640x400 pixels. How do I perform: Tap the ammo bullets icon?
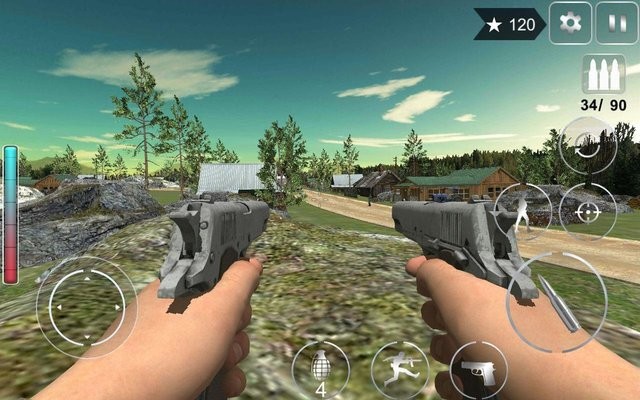[x=603, y=75]
